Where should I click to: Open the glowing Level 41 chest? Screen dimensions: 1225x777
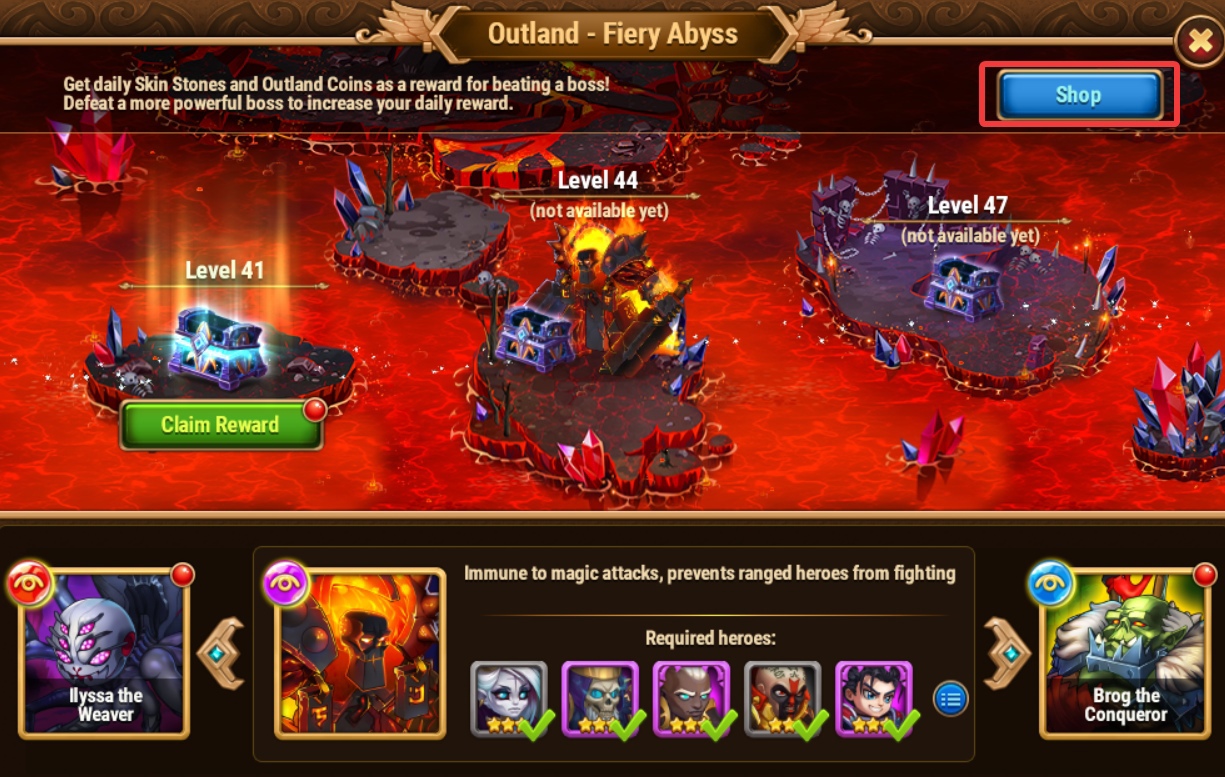(218, 343)
